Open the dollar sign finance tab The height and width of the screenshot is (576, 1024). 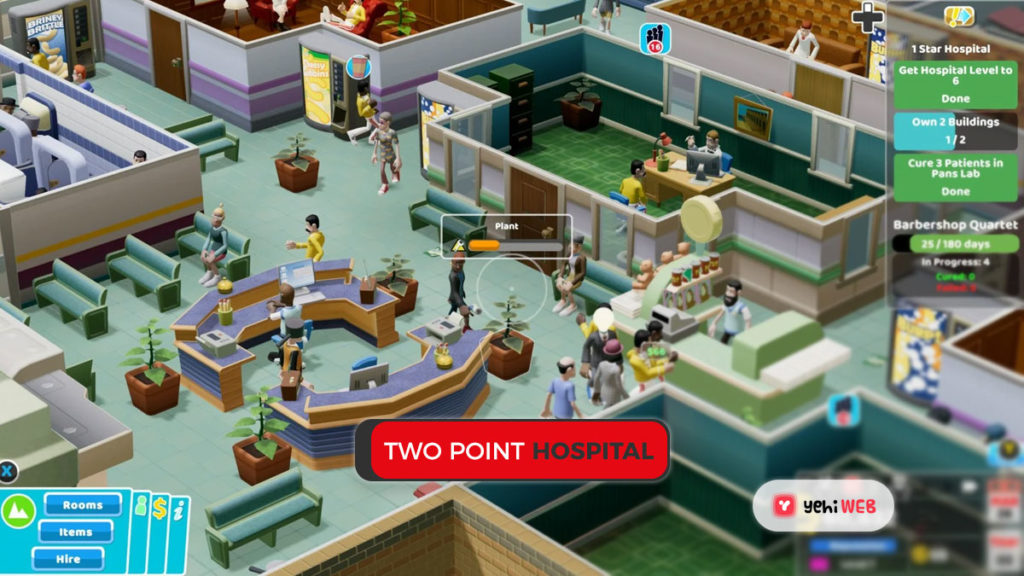[160, 508]
